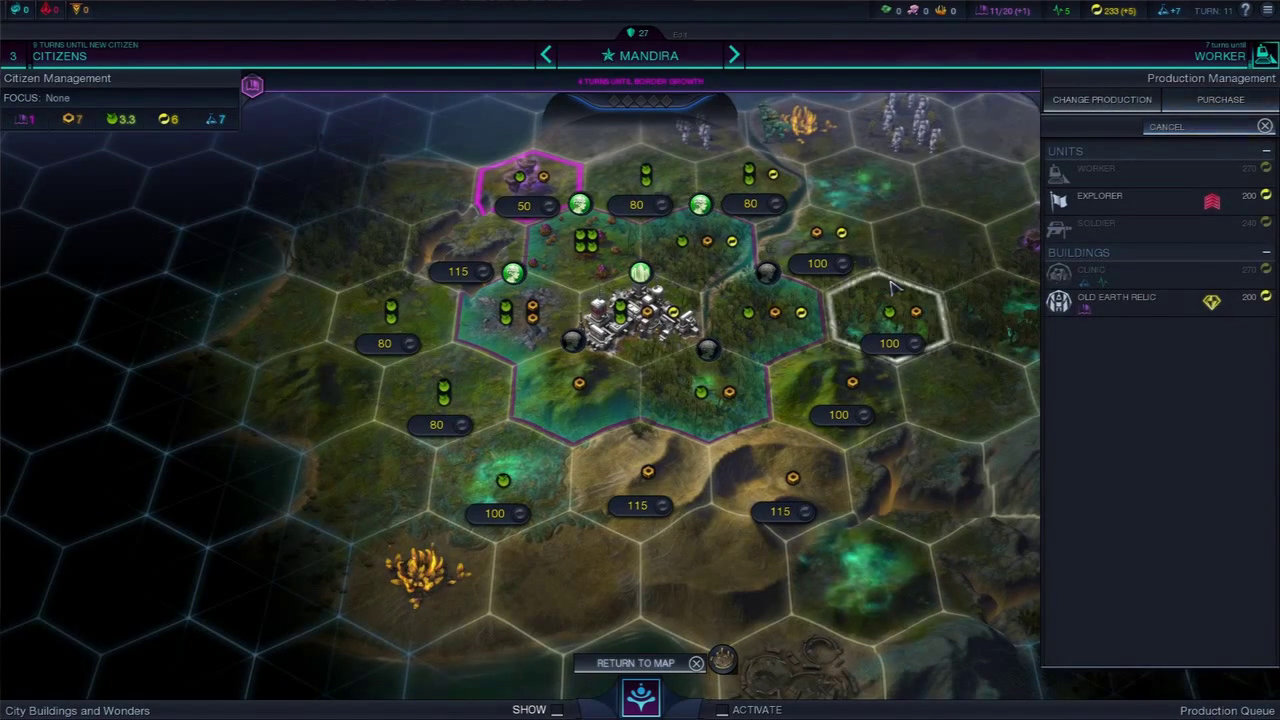Click Return to Map button
Viewport: 1280px width, 720px height.
(x=636, y=663)
